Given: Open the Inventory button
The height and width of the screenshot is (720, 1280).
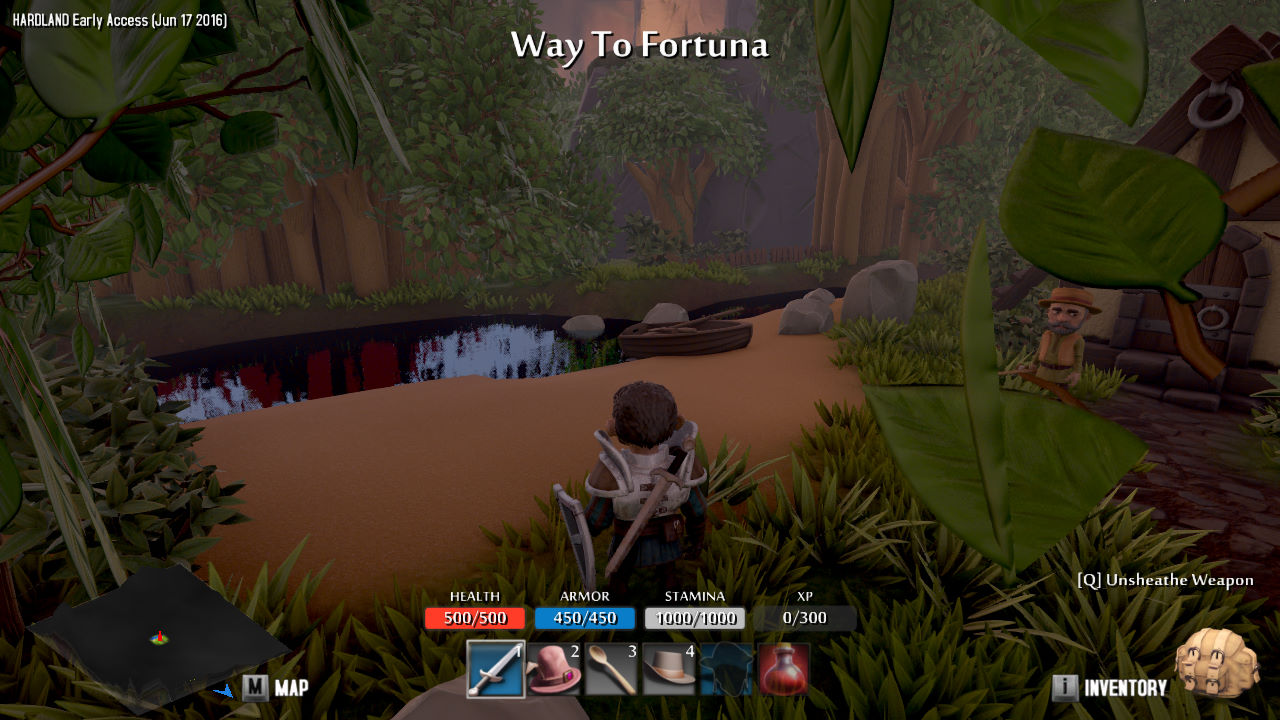Looking at the screenshot, I should (x=1111, y=687).
